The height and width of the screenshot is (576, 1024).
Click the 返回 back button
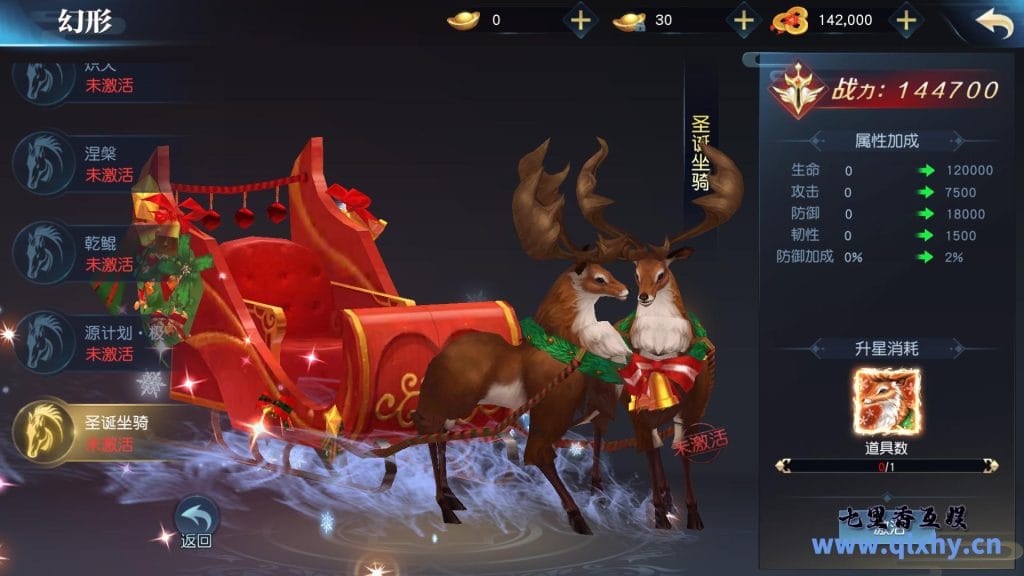tap(197, 522)
